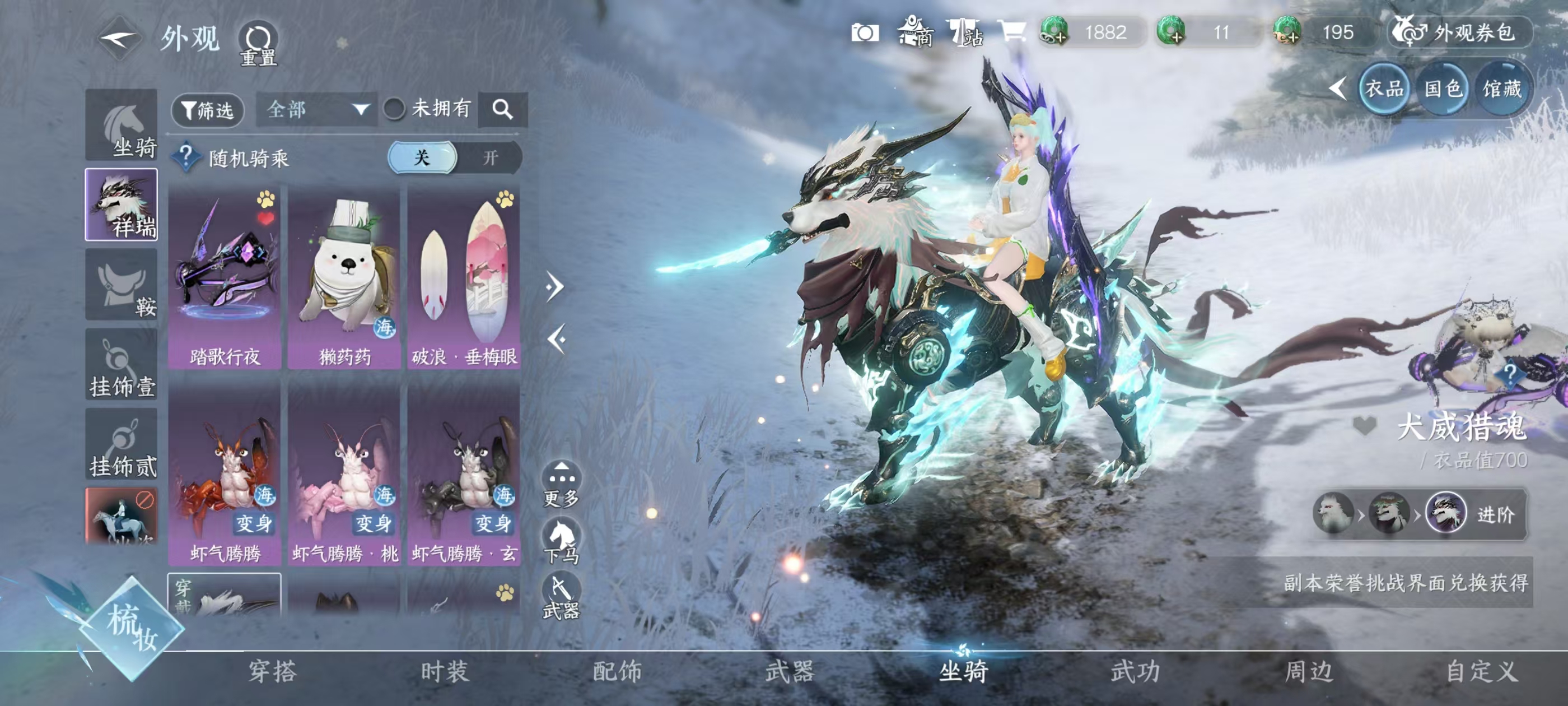Open the 武功 bottom tab

pos(1135,671)
